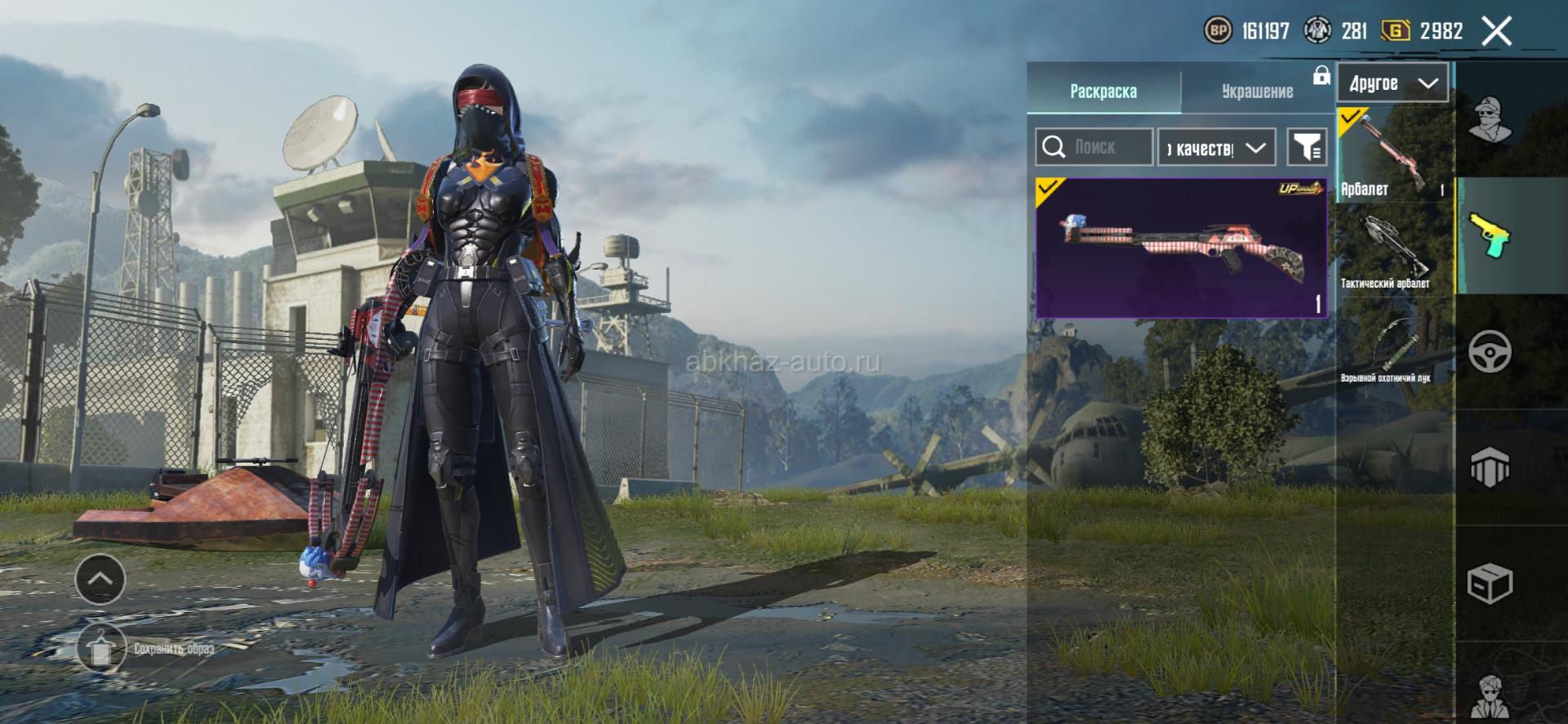
Task: Open the Другое category dropdown
Action: point(1392,83)
